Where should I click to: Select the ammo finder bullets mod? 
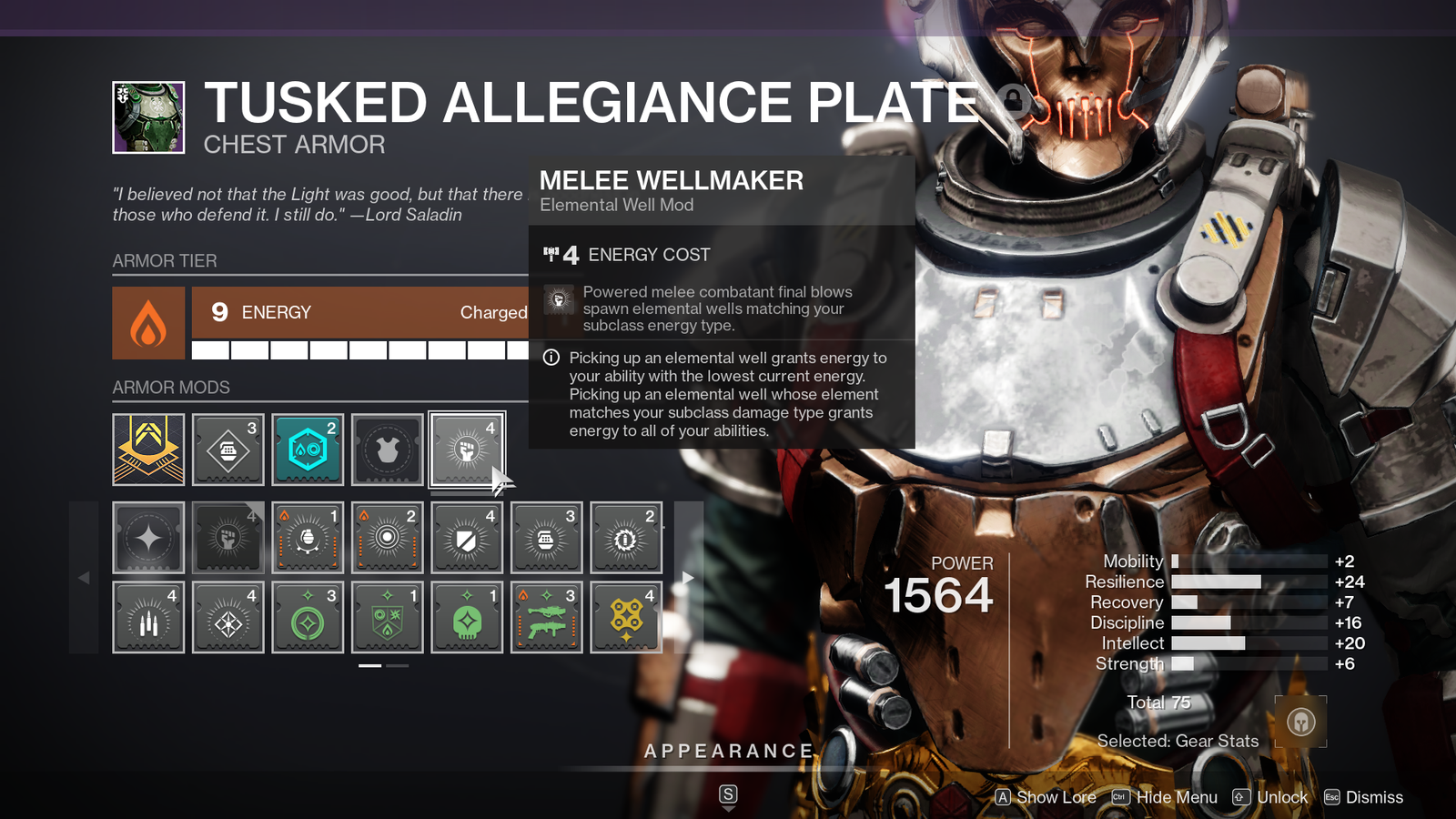coord(148,617)
